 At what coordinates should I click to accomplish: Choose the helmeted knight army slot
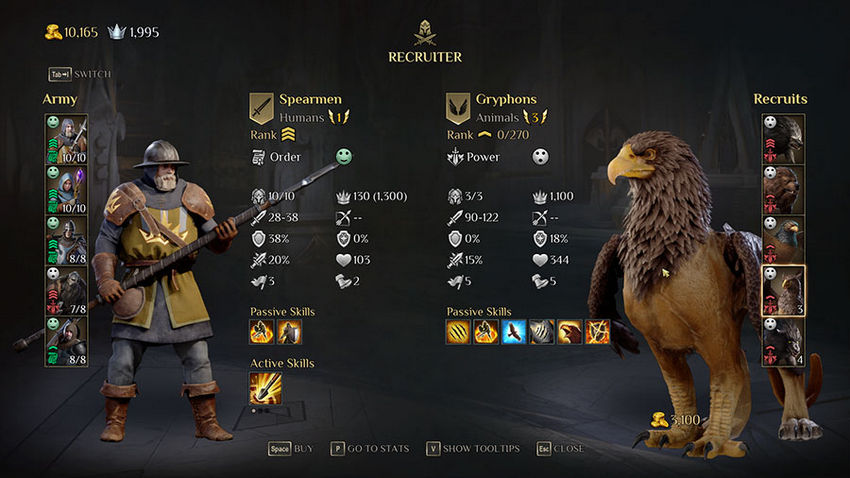pyautogui.click(x=65, y=241)
